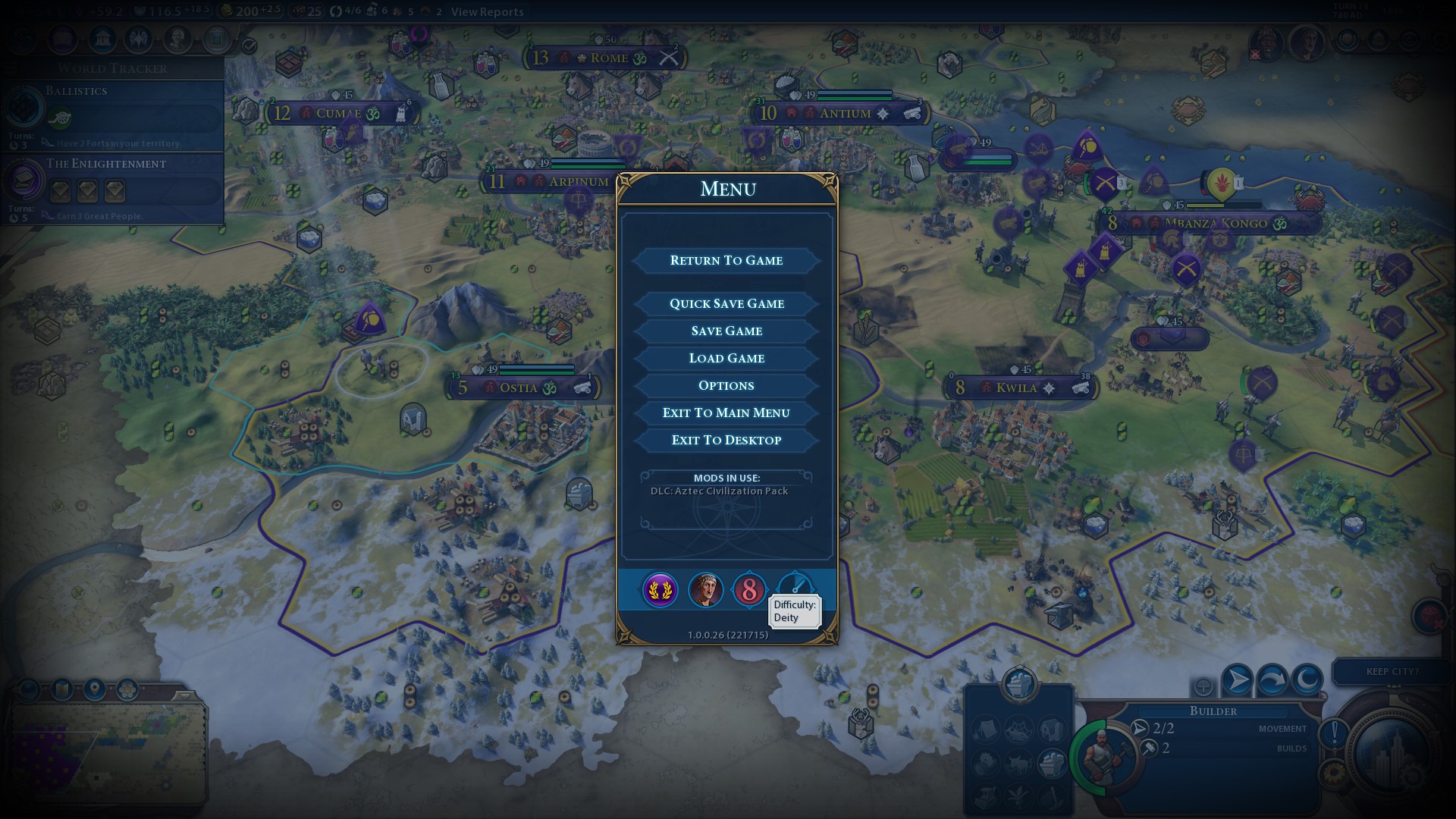Screen dimensions: 1456x819
Task: Click the Exit To Desktop button
Action: (726, 440)
